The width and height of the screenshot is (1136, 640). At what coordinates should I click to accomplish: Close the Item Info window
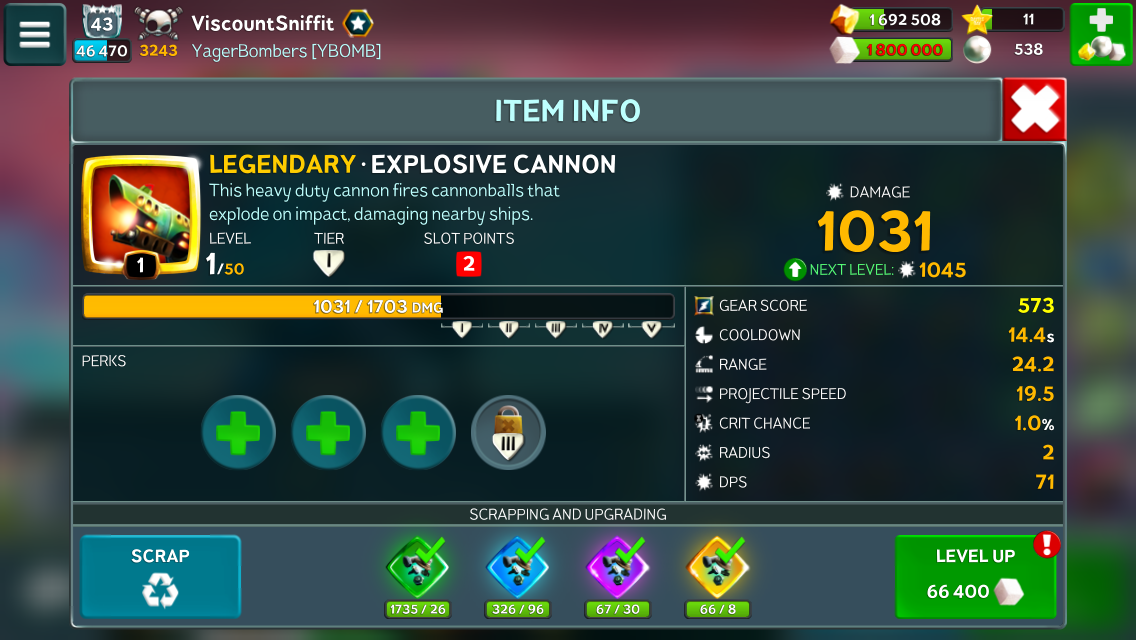coord(1034,110)
